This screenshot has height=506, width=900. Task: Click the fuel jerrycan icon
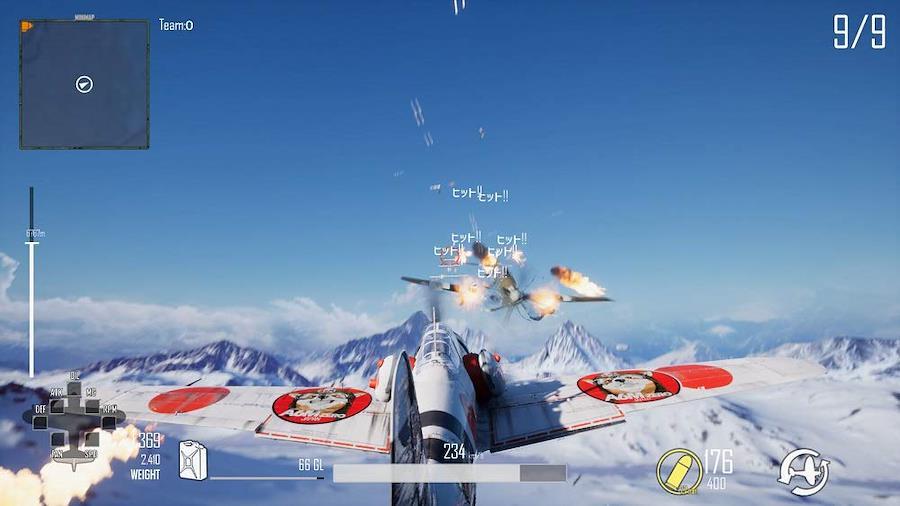click(192, 460)
